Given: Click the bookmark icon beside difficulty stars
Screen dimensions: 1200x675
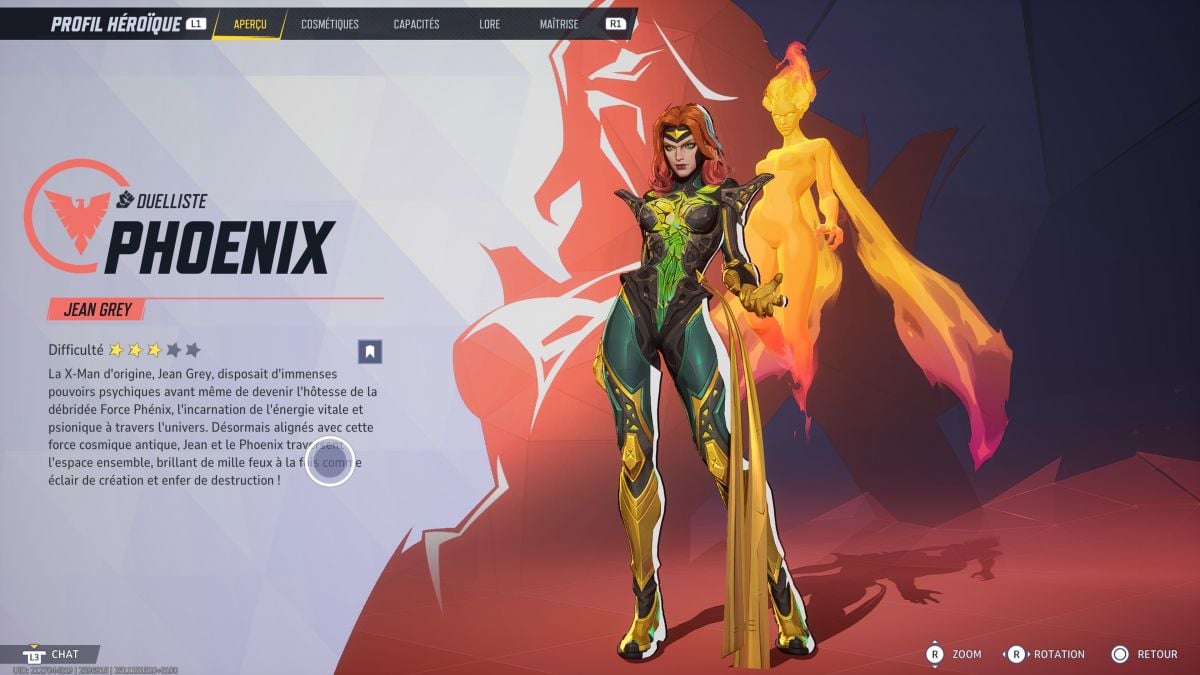Looking at the screenshot, I should pos(370,351).
